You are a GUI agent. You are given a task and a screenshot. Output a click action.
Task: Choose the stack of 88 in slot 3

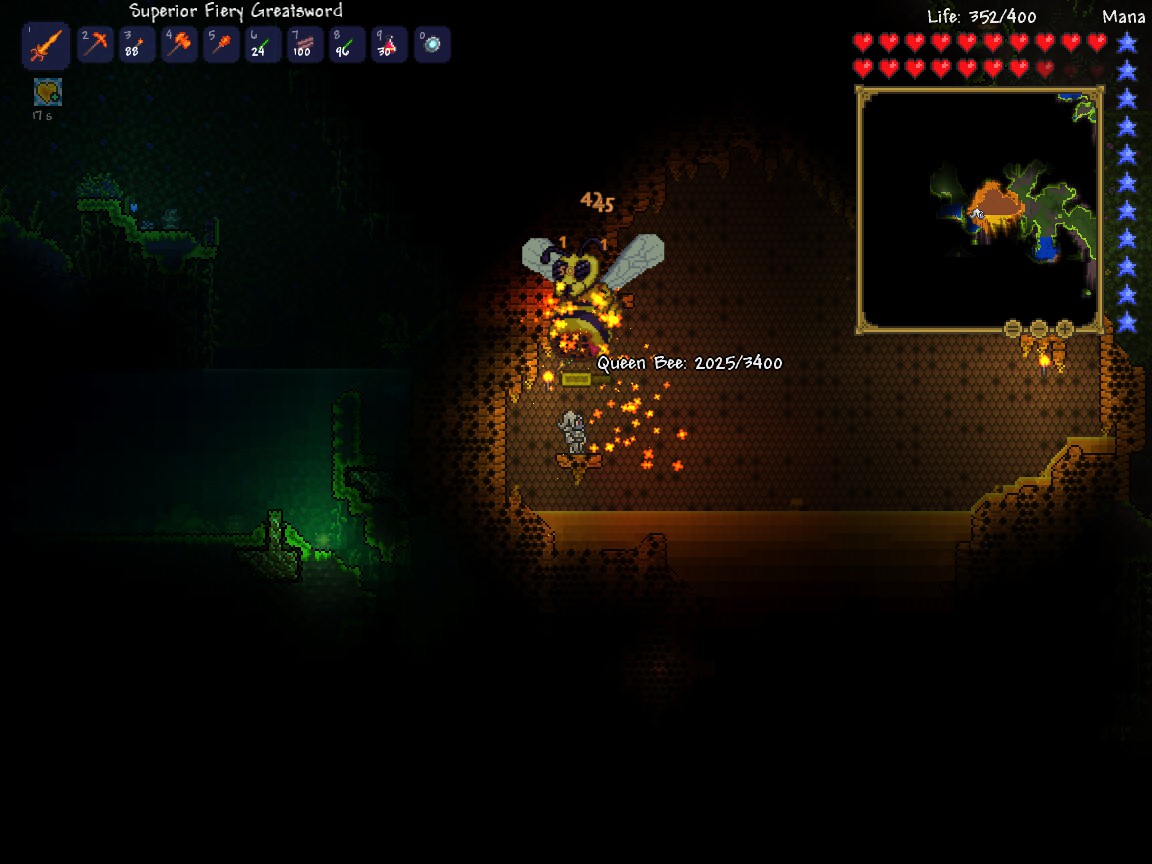(x=137, y=45)
